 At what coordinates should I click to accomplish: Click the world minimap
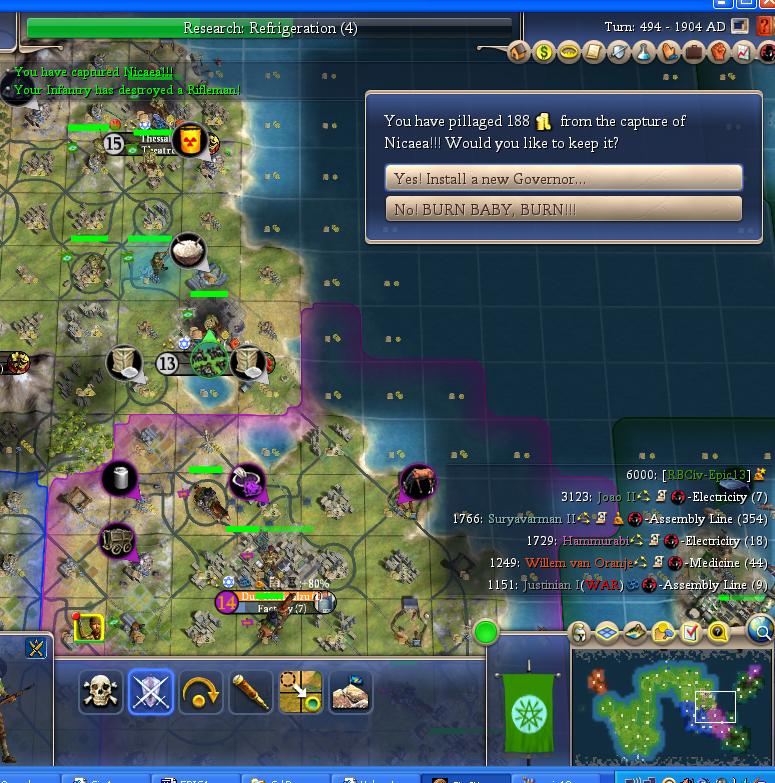[671, 706]
